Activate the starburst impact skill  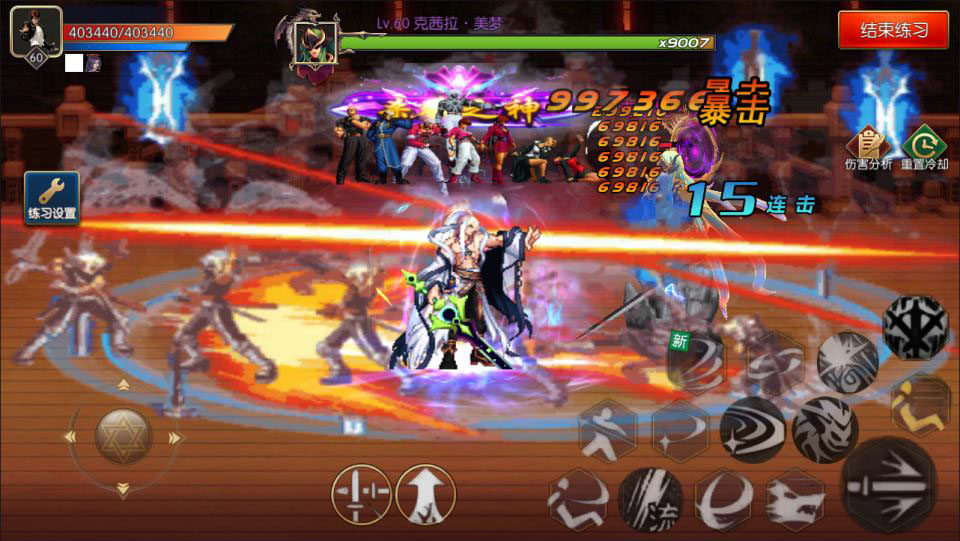click(x=848, y=362)
